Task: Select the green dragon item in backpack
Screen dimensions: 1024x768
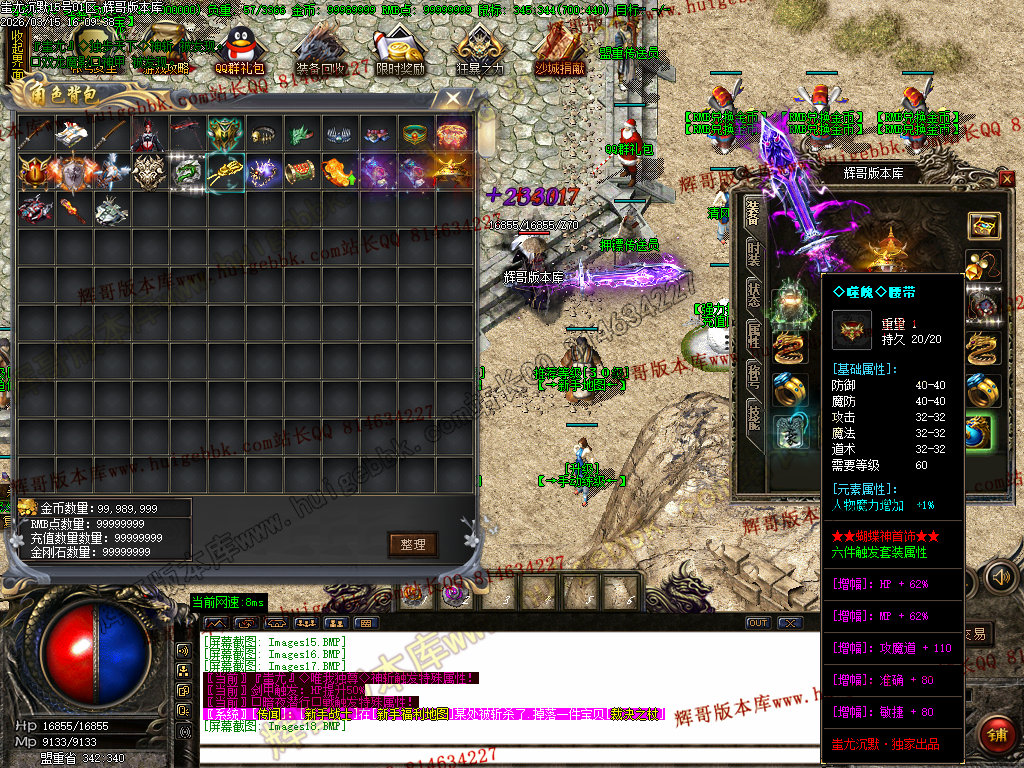Action: 188,172
